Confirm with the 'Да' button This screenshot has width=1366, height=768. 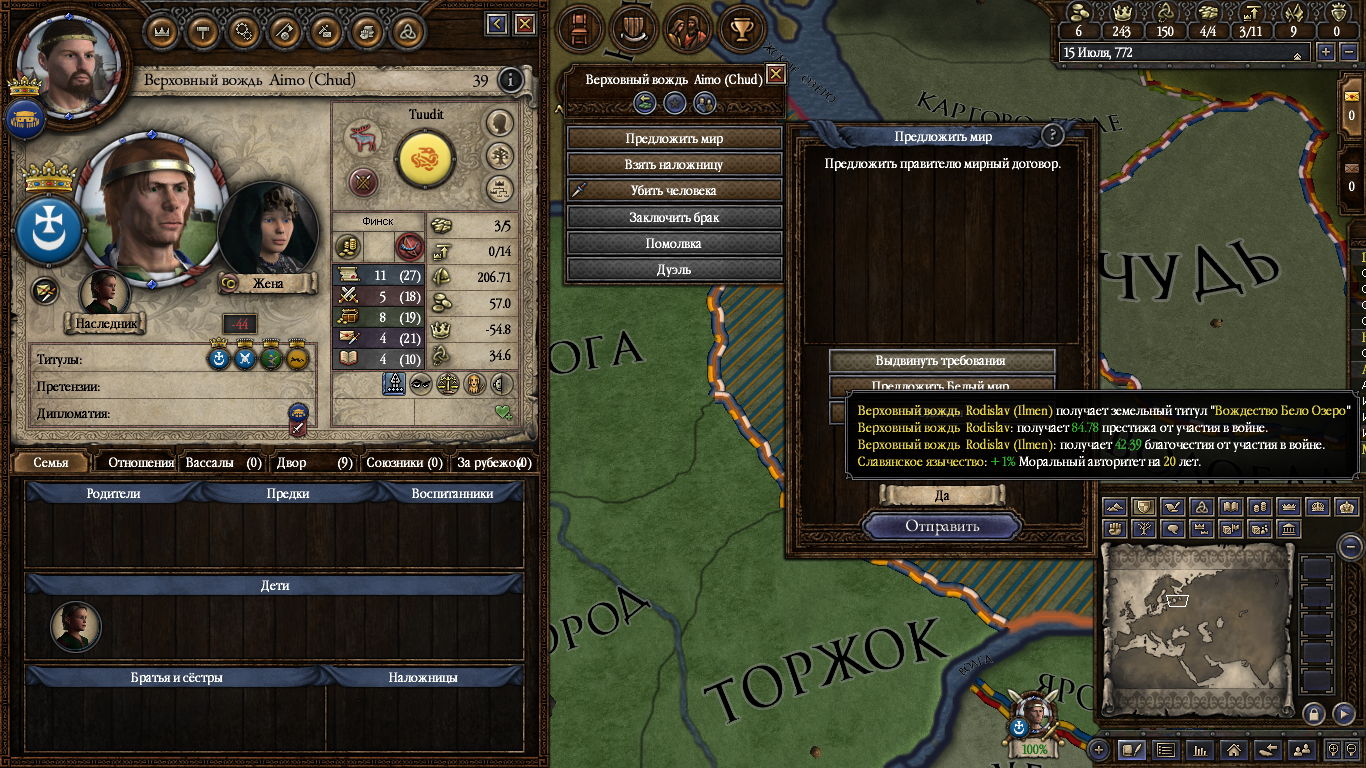tap(941, 495)
